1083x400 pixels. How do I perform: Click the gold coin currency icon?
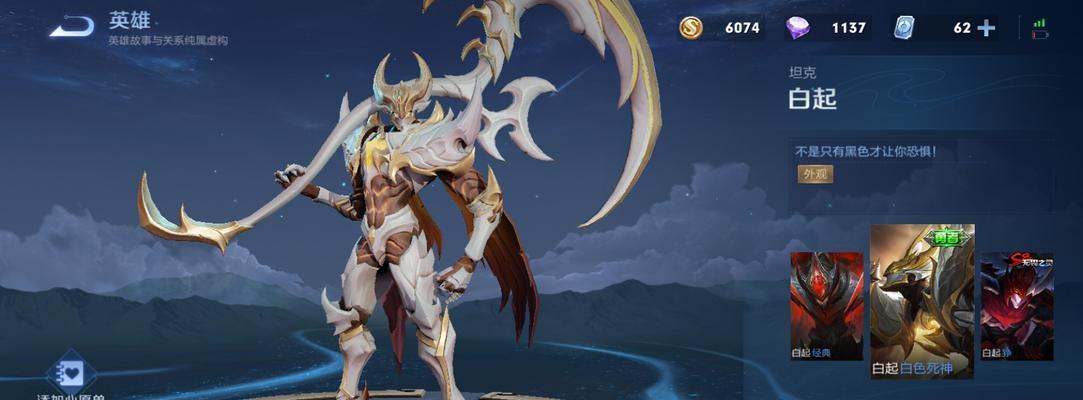click(x=691, y=28)
